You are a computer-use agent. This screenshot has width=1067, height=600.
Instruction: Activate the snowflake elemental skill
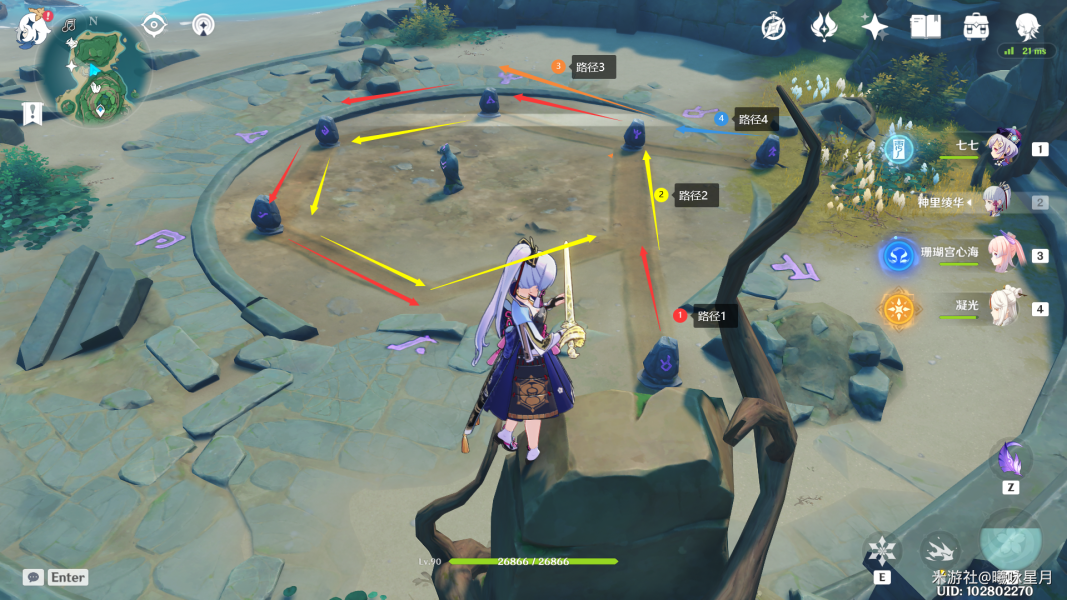pyautogui.click(x=882, y=551)
